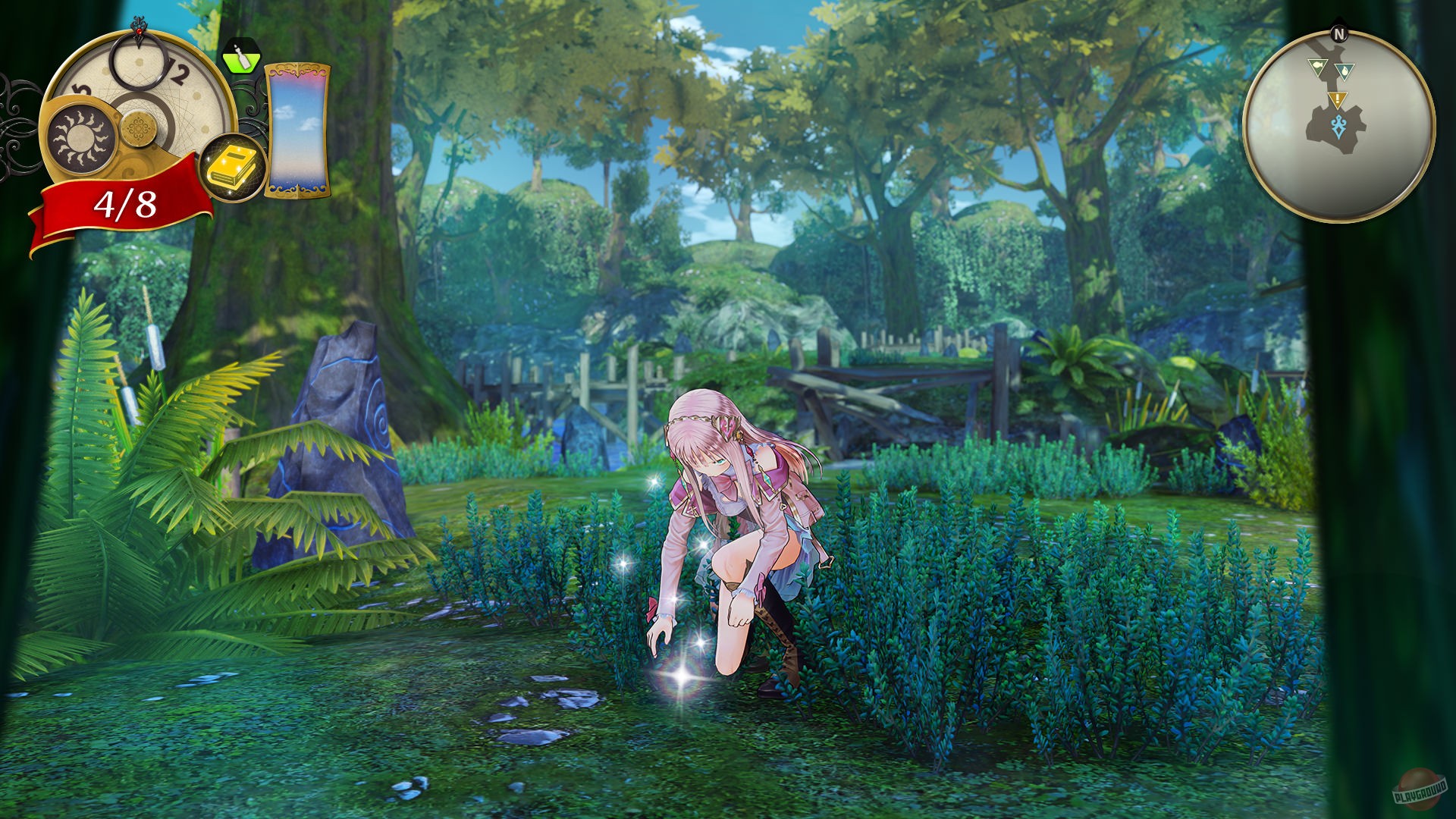Screen dimensions: 1456x819
Task: Click the golden gear at the clock center
Action: (x=138, y=128)
